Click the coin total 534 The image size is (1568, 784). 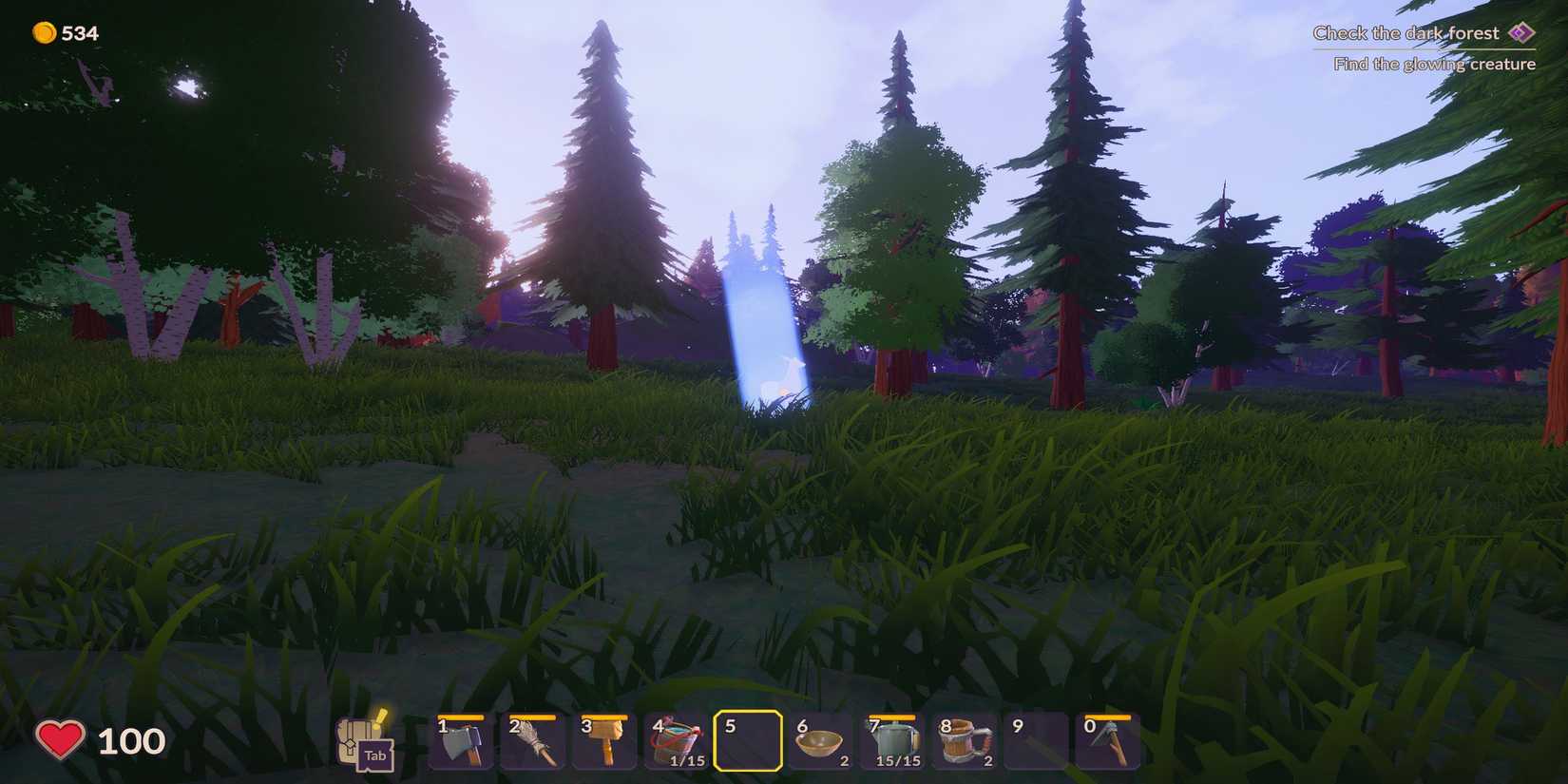[x=80, y=32]
